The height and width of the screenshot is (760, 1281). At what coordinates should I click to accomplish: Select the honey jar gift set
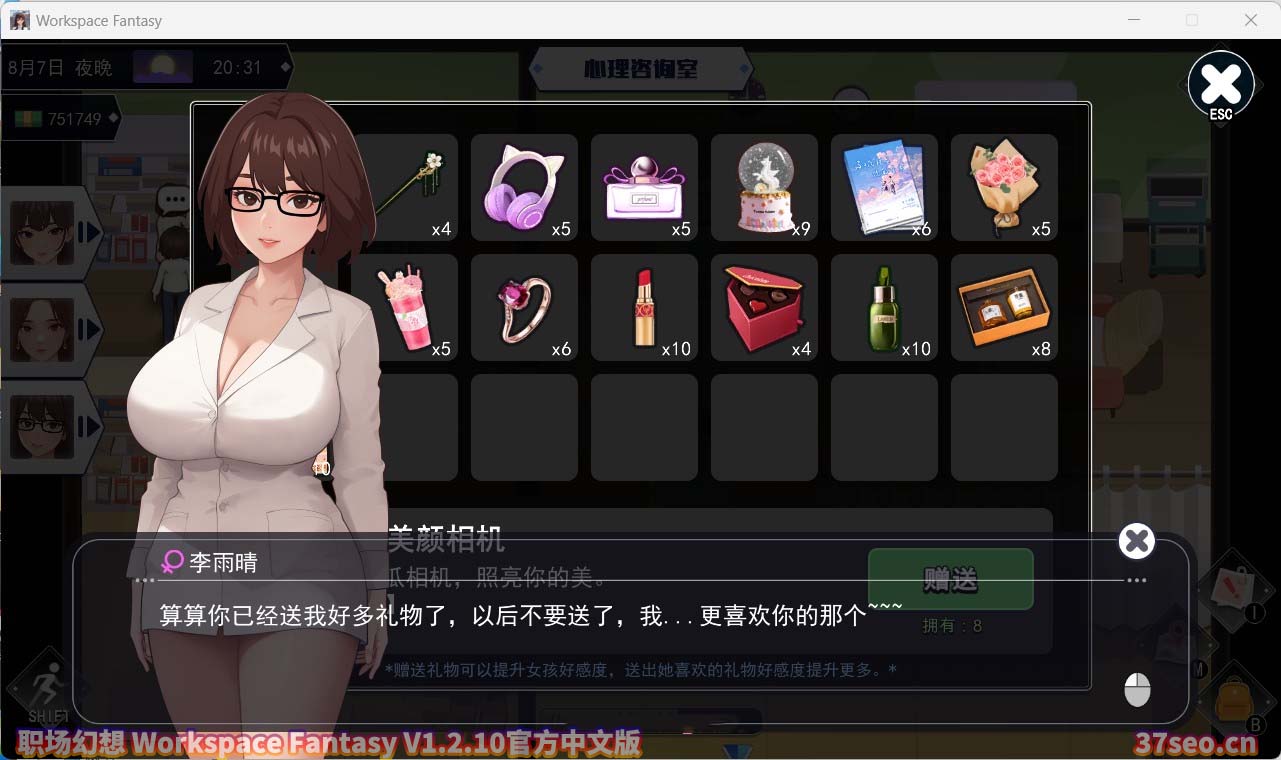click(x=1003, y=307)
